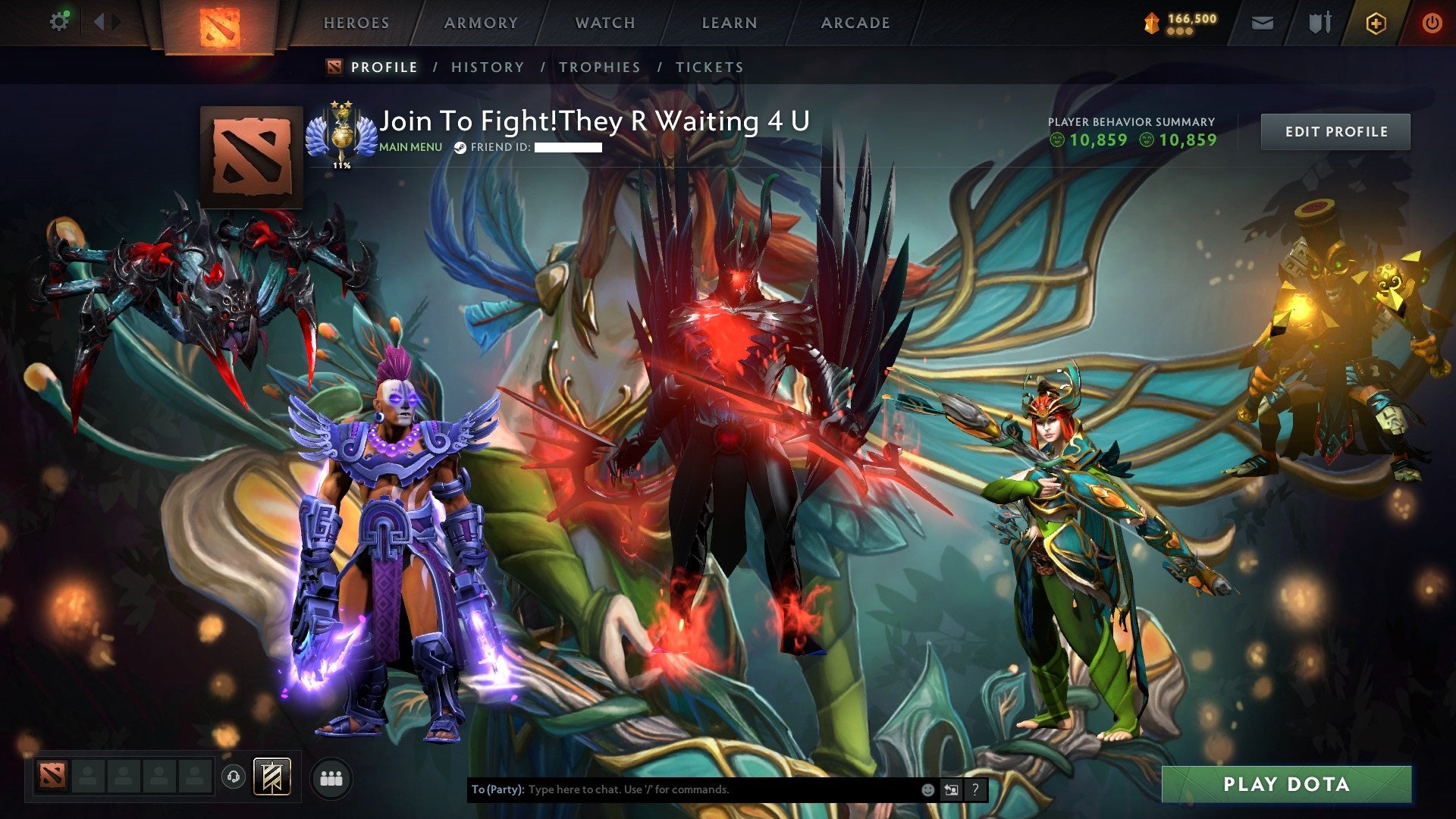This screenshot has width=1456, height=819.
Task: Click the EDIT PROFILE button
Action: 1335,131
